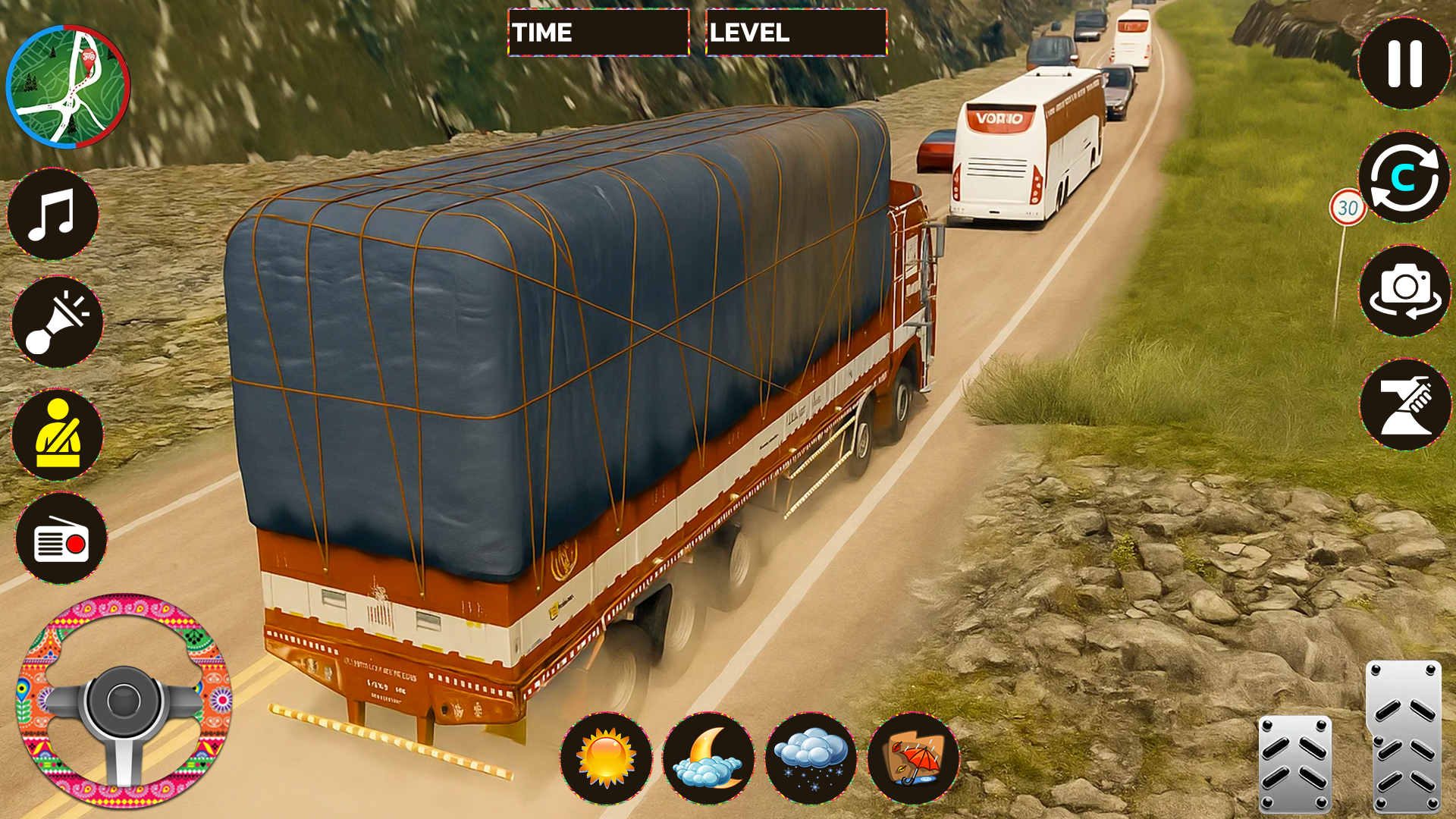Turn on the radio
1456x819 pixels.
tap(61, 538)
